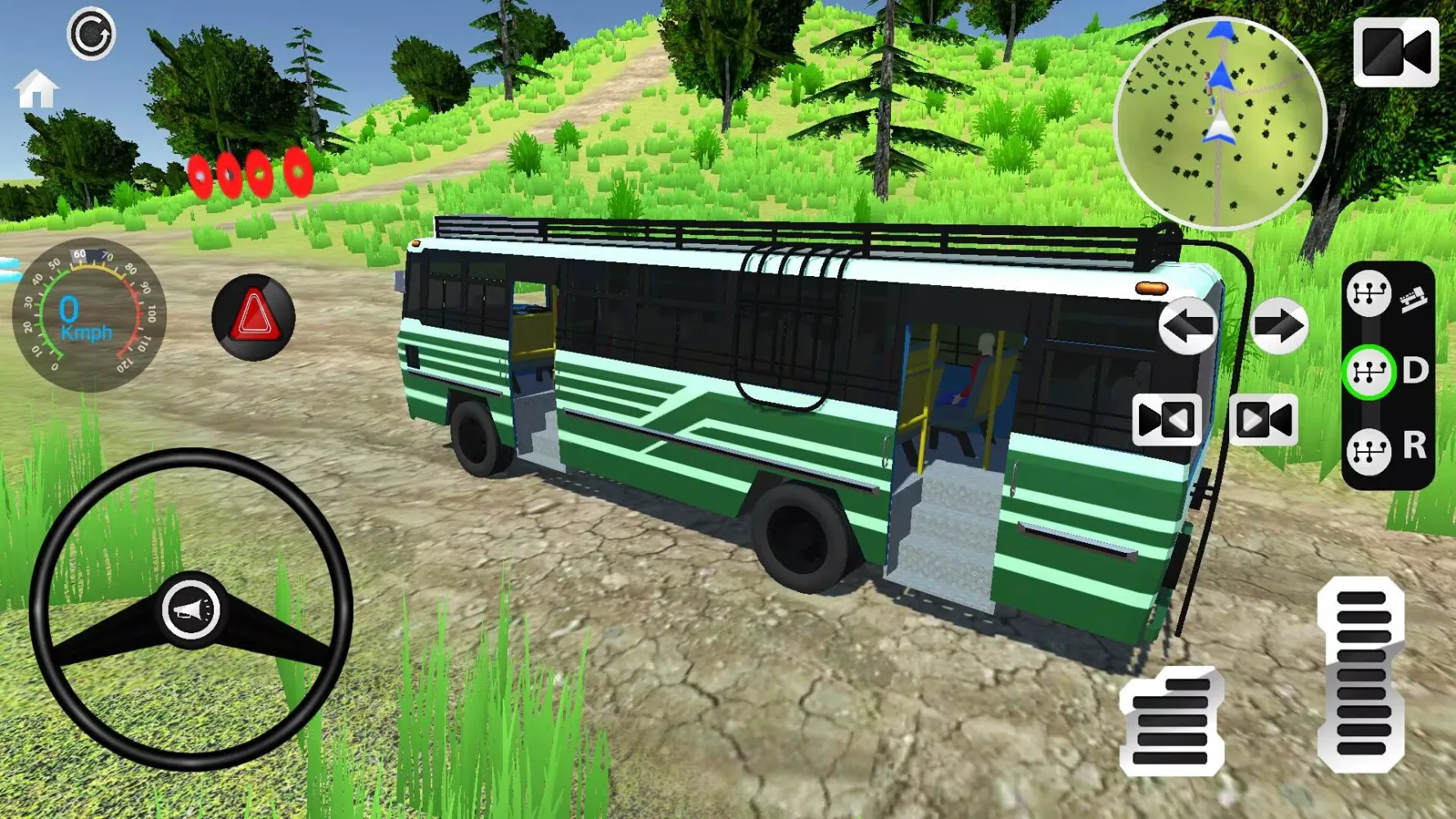This screenshot has width=1456, height=819.
Task: Switch to the front-facing camera view
Action: (x=1265, y=419)
